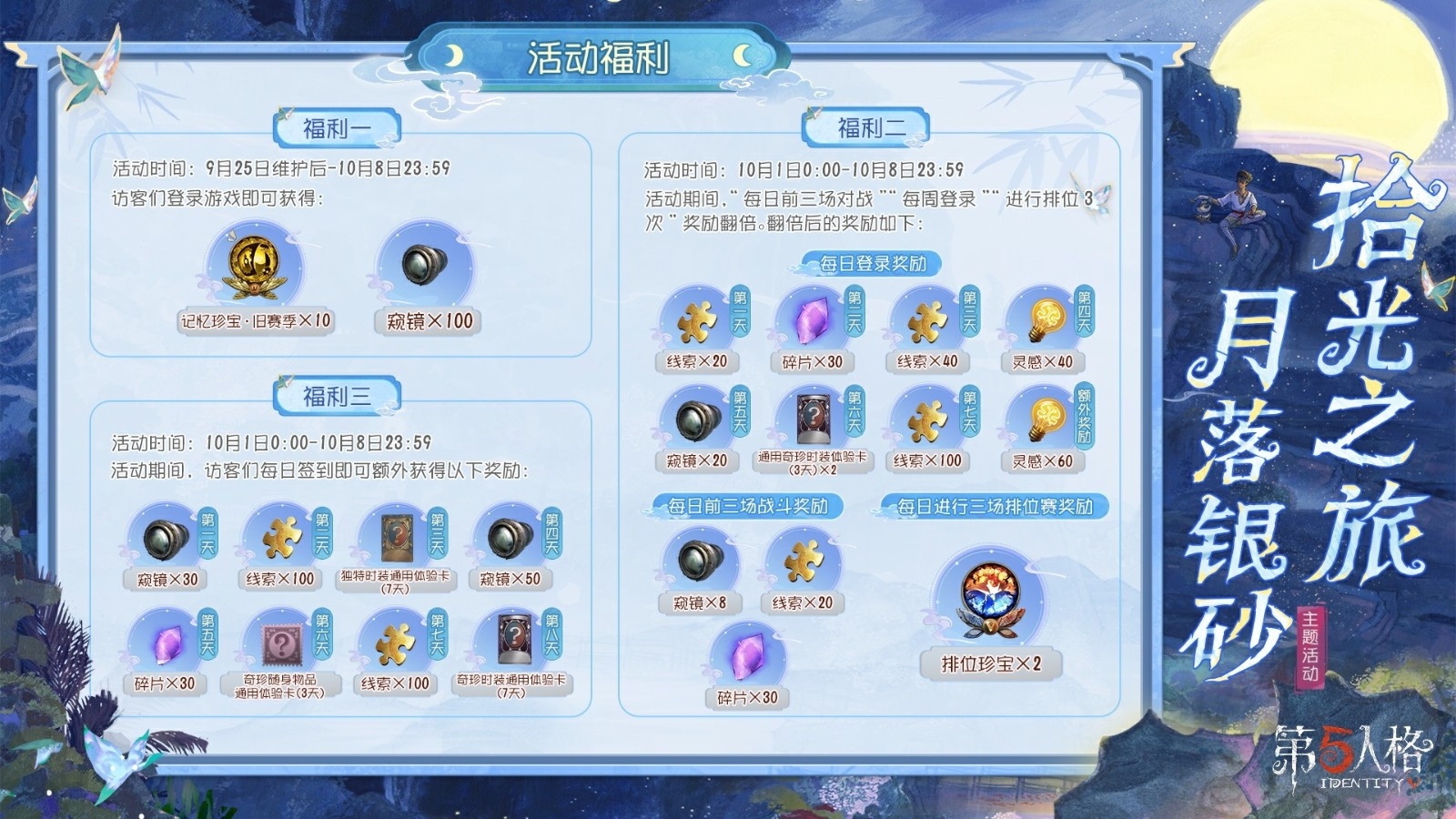Click the 线索×40 third-day login reward
The image size is (1456, 819).
tap(926, 320)
